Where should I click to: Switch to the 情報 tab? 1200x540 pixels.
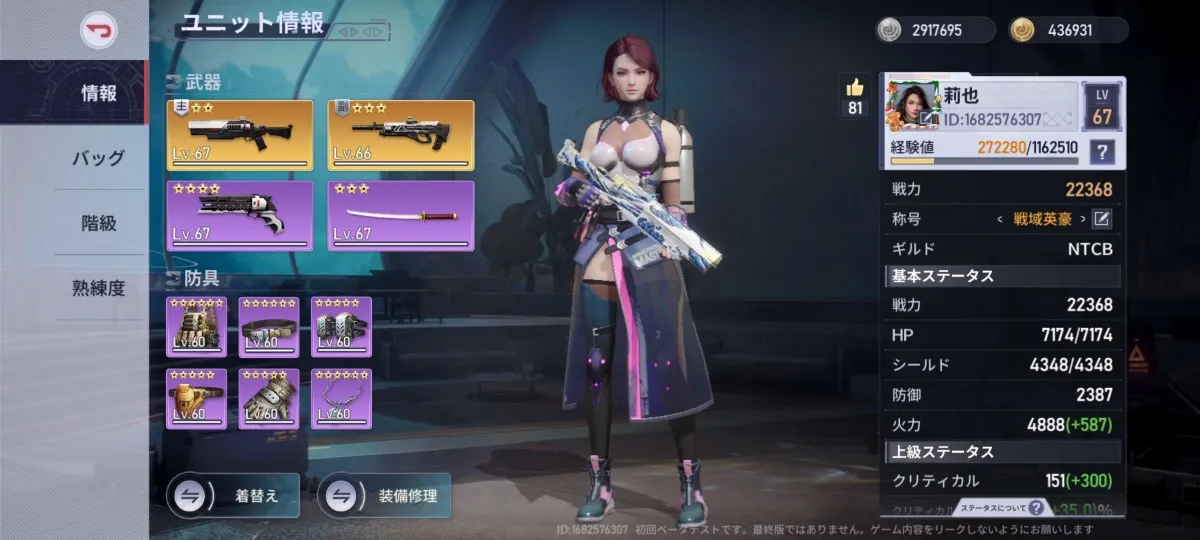pyautogui.click(x=99, y=94)
